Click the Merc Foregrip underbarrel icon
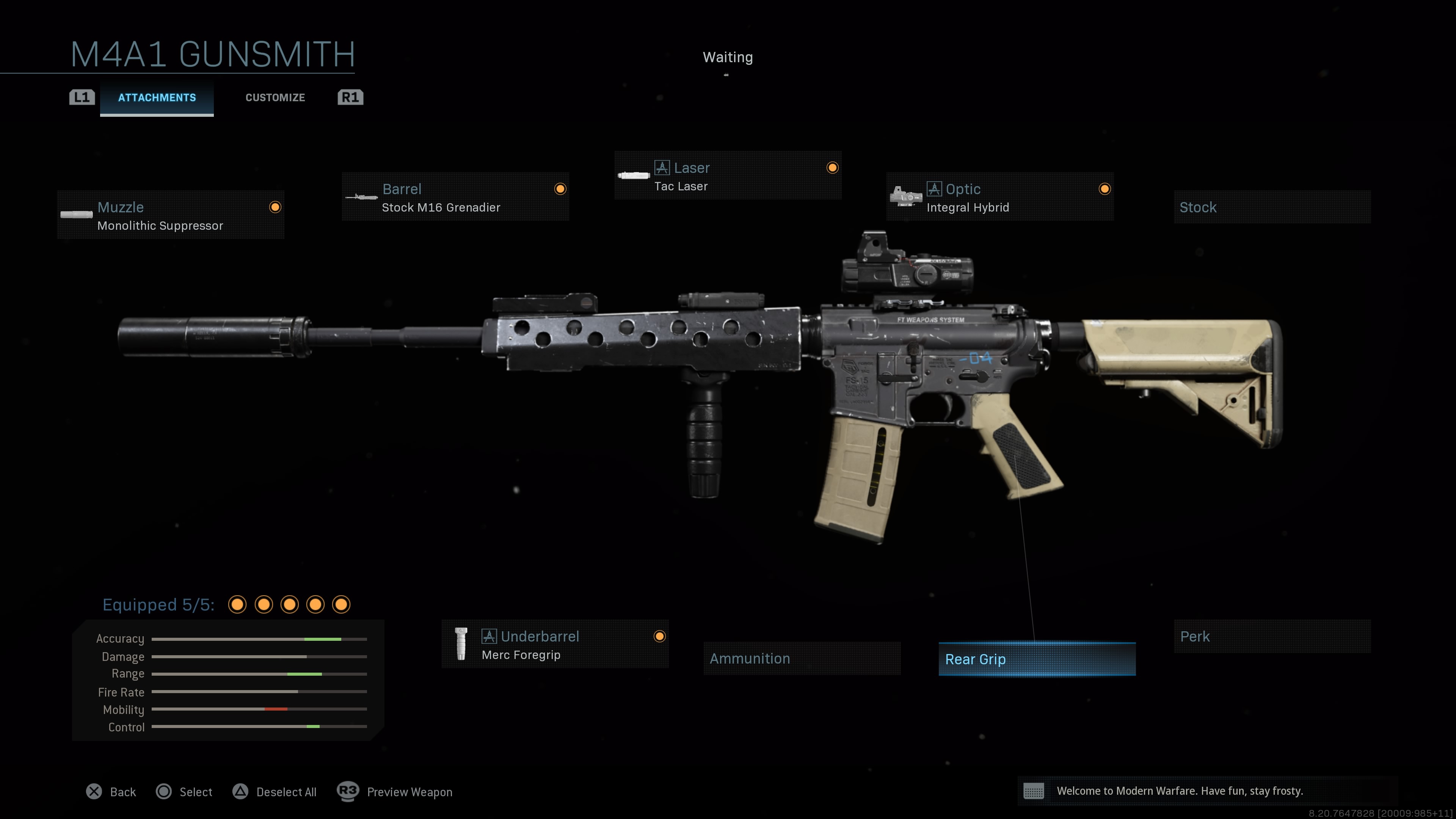 coord(461,644)
